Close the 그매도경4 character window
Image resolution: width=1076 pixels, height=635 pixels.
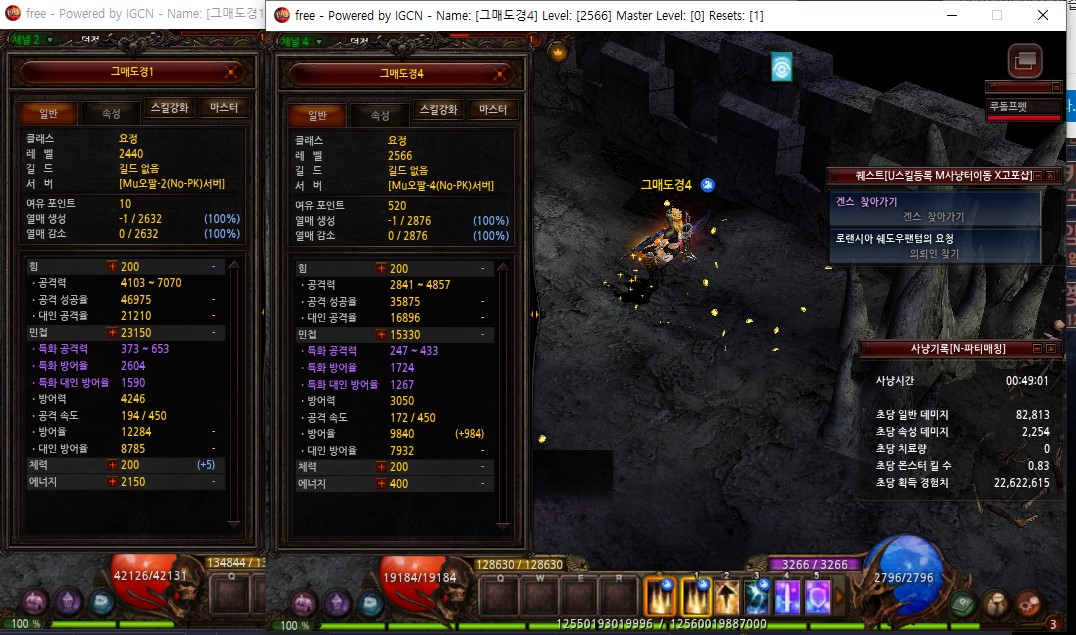coord(501,73)
